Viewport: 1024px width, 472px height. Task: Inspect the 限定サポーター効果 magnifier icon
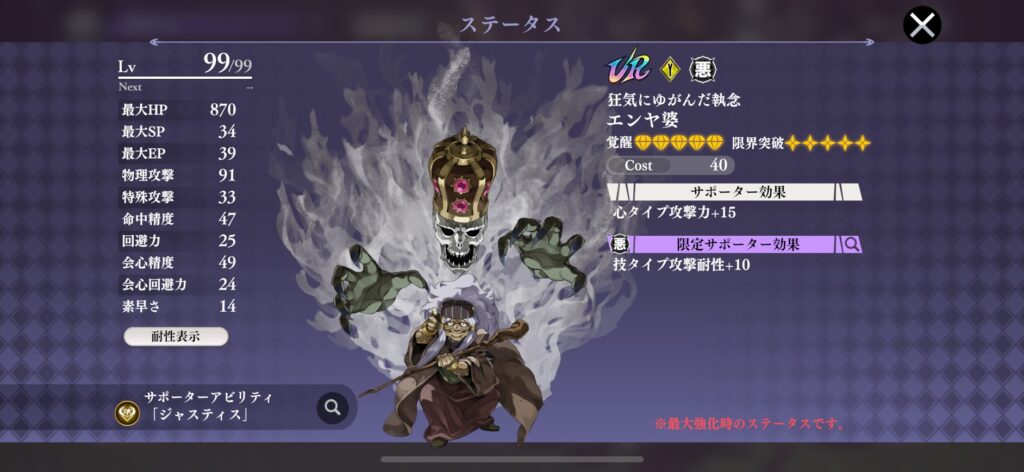point(852,244)
